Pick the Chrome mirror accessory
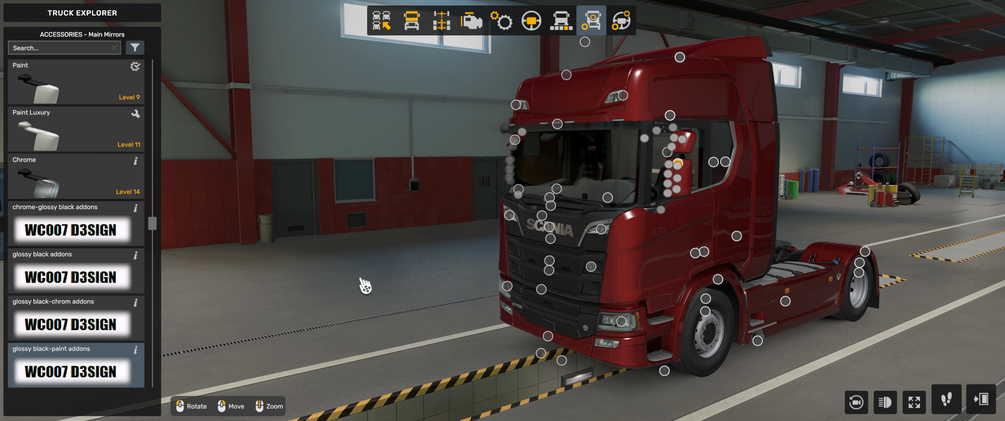The image size is (1005, 421). [x=76, y=176]
